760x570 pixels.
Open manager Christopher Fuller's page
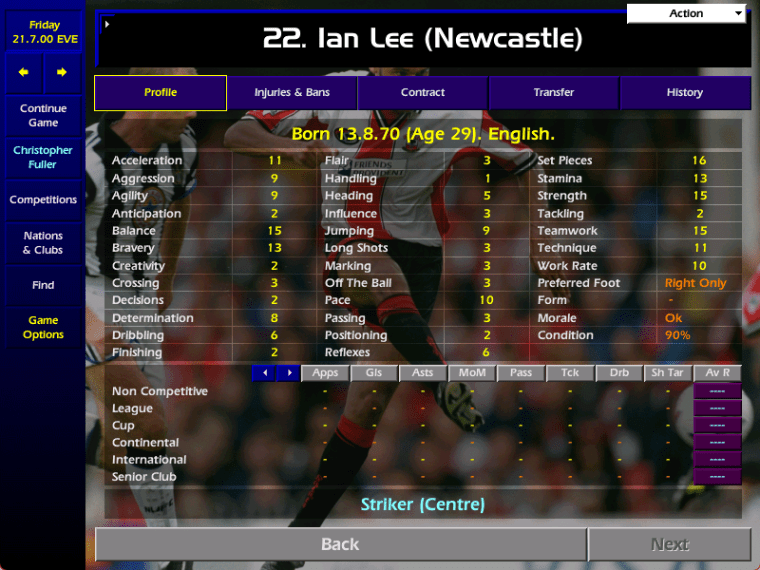[43, 158]
